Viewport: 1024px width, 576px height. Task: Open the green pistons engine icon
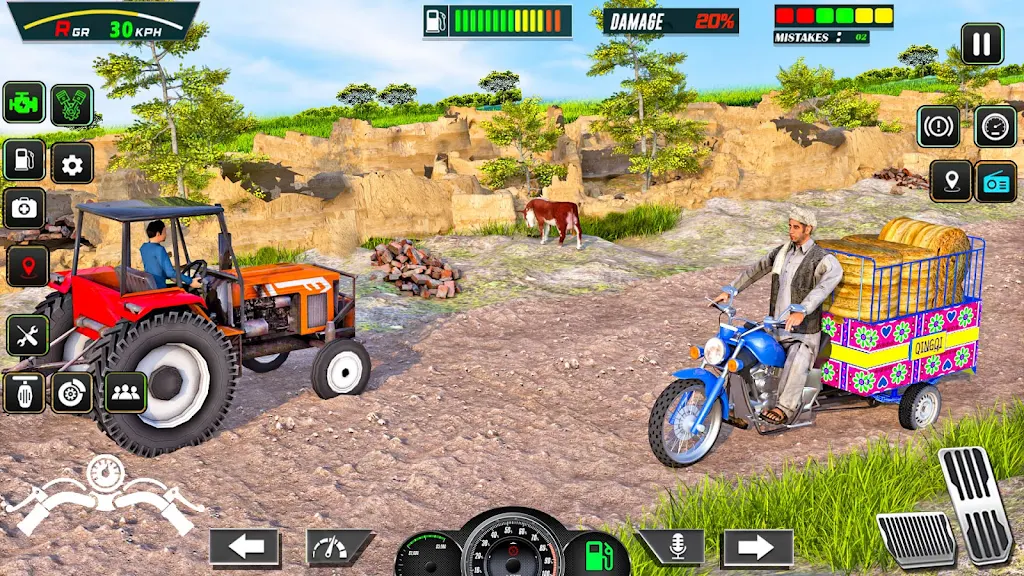point(72,105)
